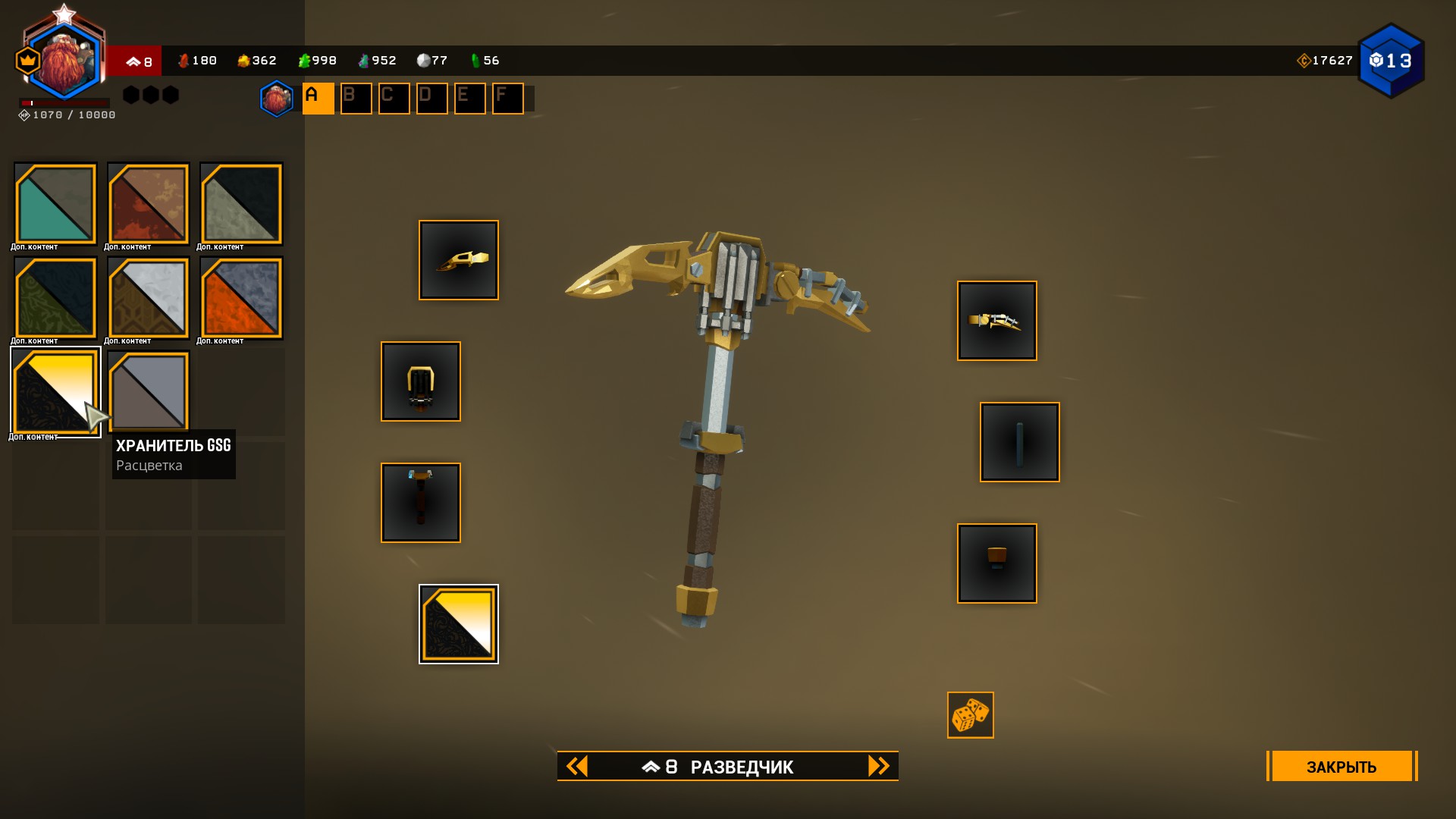Viewport: 1456px width, 819px height.
Task: Switch to loadout B
Action: click(x=356, y=99)
